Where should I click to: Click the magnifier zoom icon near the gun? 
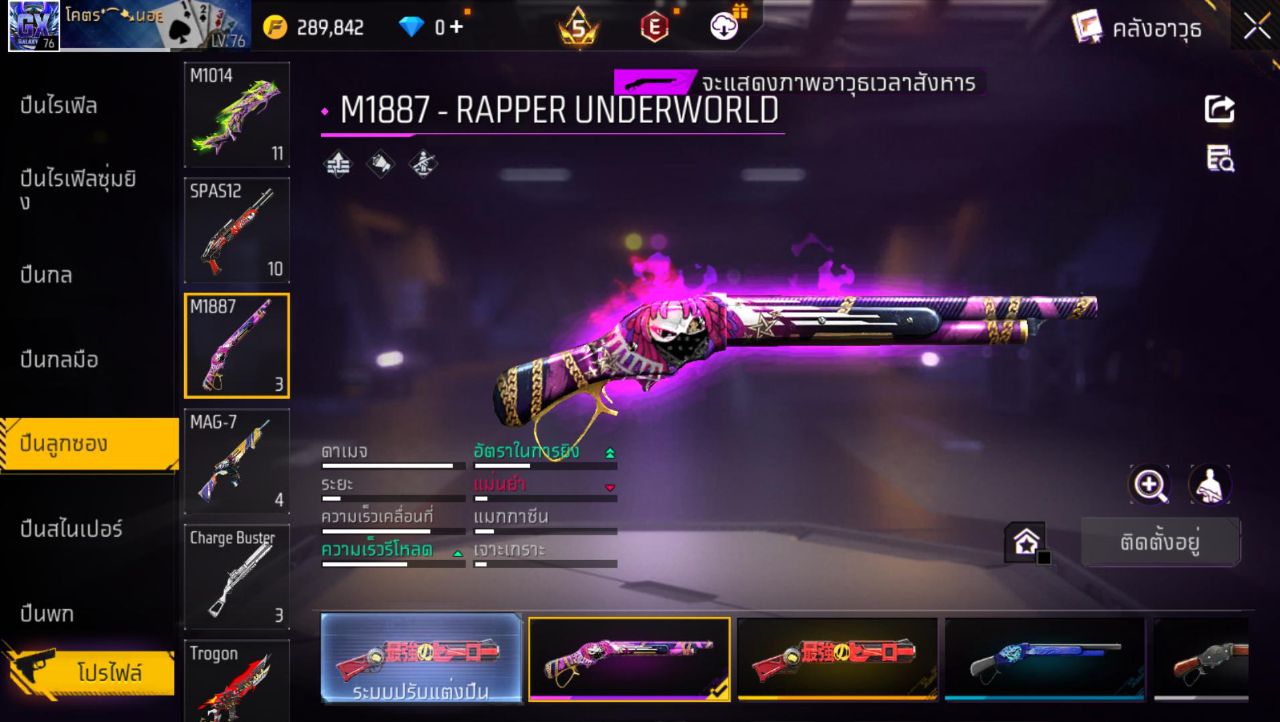[x=1150, y=487]
